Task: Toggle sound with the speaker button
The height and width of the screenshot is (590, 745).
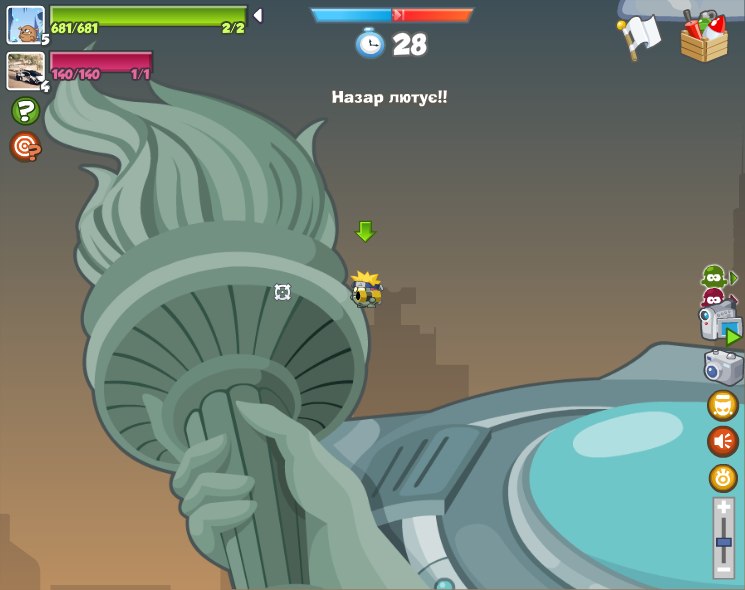Action: click(x=723, y=441)
